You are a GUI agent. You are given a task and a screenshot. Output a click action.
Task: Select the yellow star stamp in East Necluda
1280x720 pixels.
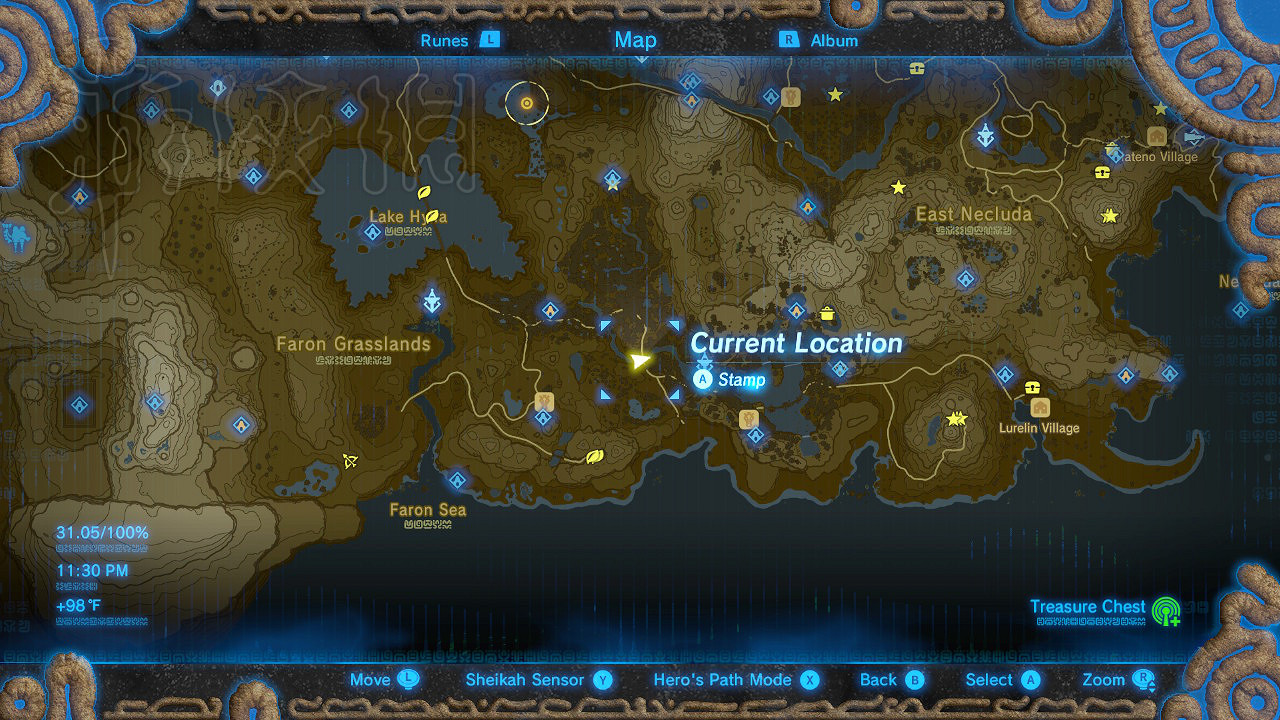[898, 185]
